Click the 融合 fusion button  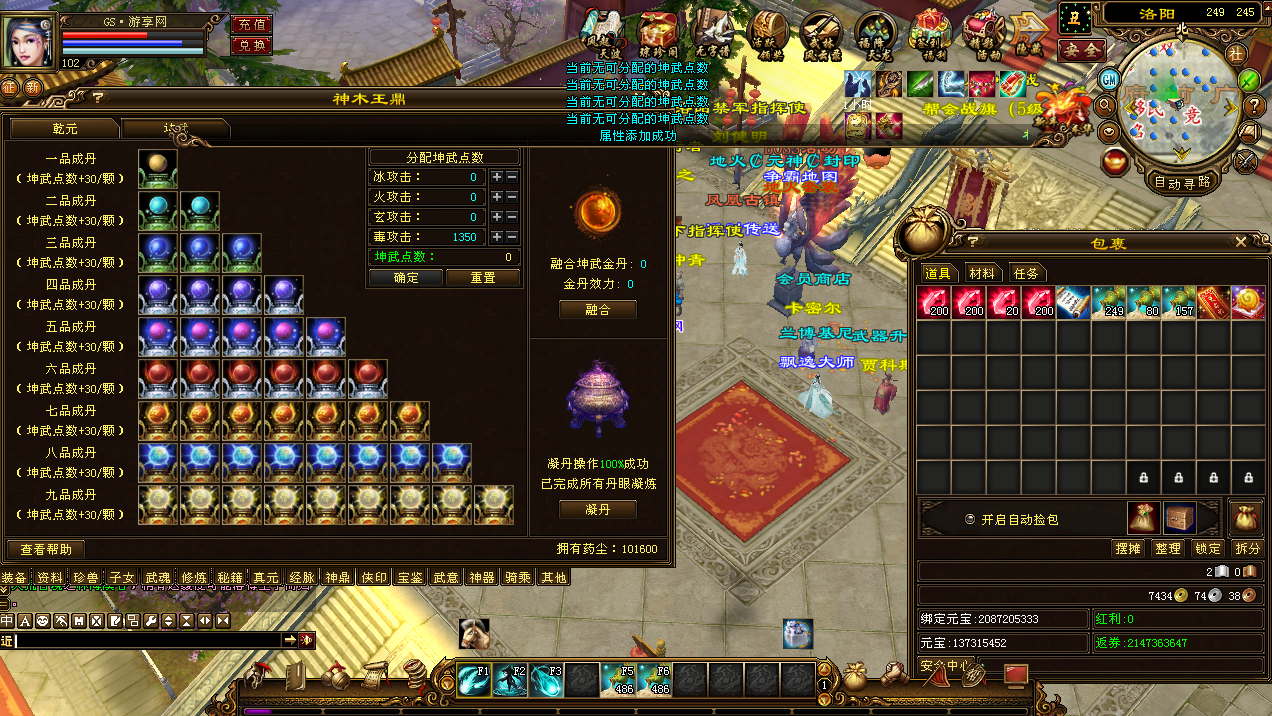(597, 310)
